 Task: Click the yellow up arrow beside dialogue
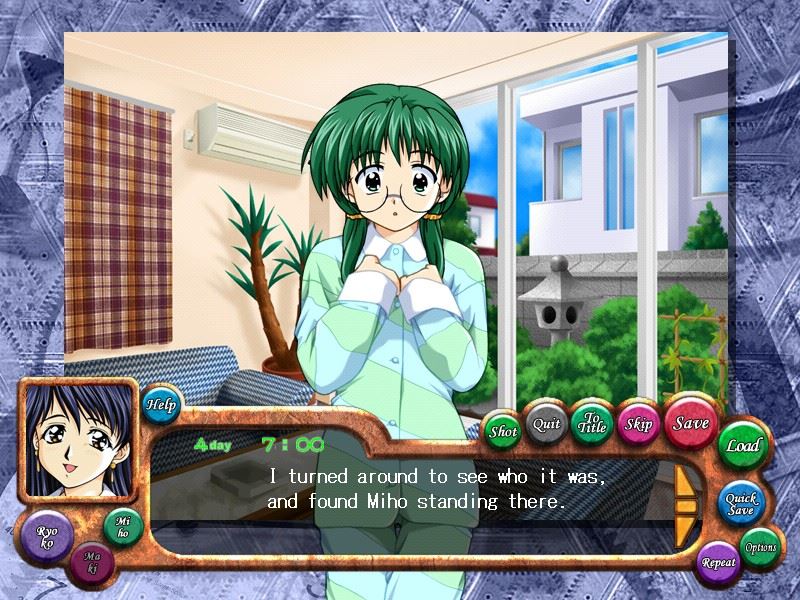click(x=686, y=484)
